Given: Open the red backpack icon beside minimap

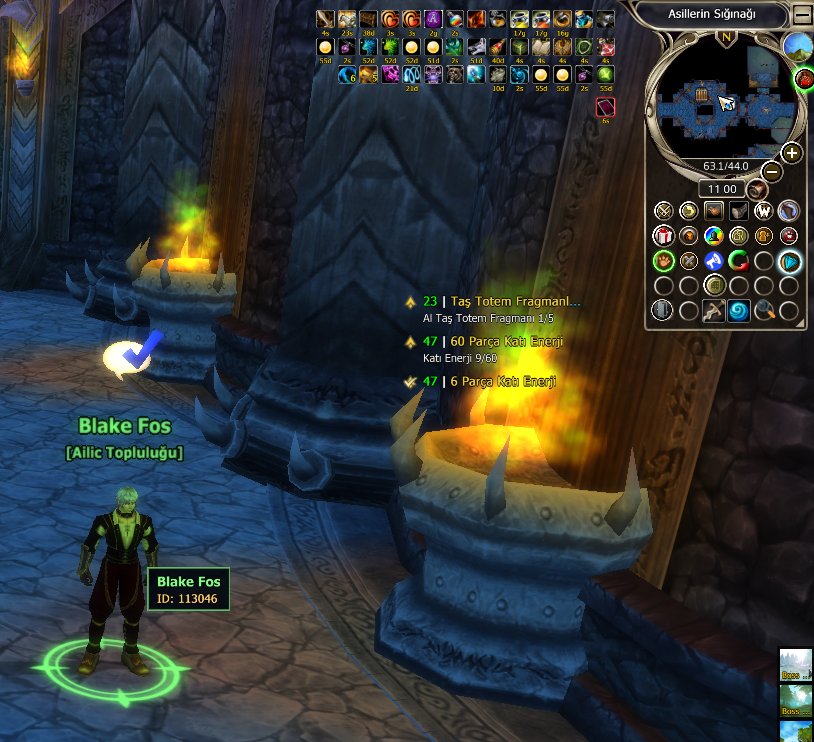Looking at the screenshot, I should 803,78.
